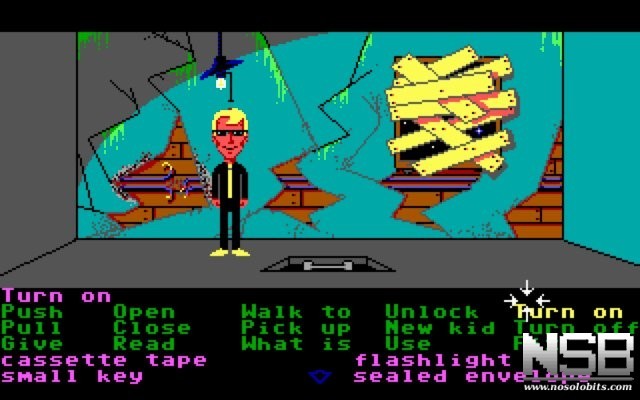Select the Turn off verb
This screenshot has height=400, width=640.
tap(574, 328)
